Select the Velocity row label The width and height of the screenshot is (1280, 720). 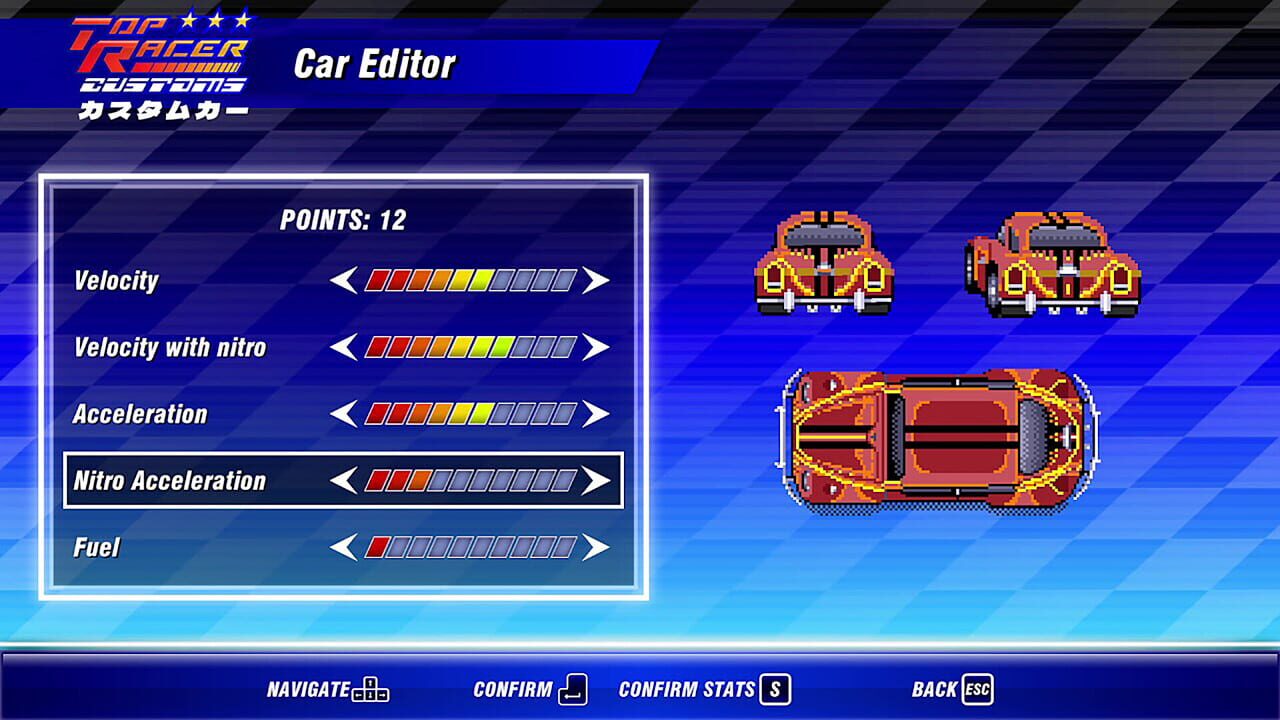[x=116, y=281]
